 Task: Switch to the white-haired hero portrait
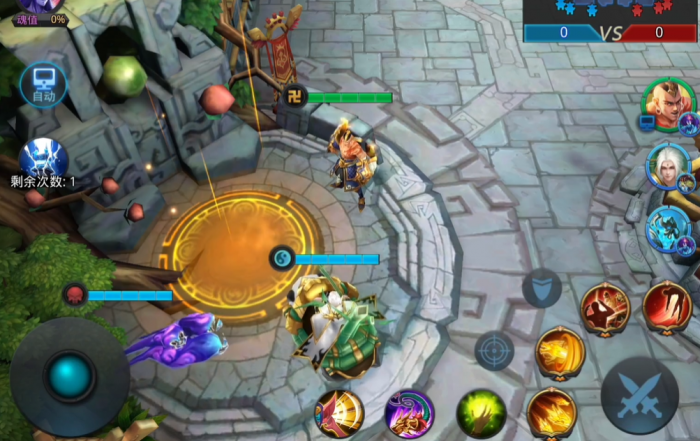tap(668, 165)
